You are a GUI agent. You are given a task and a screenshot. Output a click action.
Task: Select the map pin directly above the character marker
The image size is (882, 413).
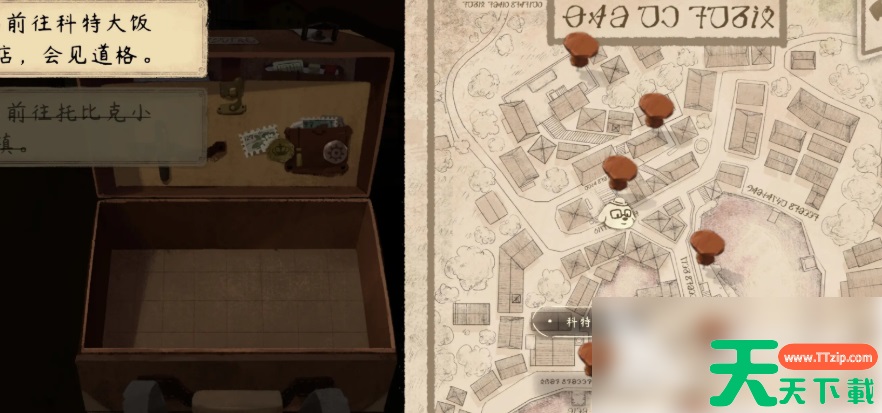click(x=620, y=168)
